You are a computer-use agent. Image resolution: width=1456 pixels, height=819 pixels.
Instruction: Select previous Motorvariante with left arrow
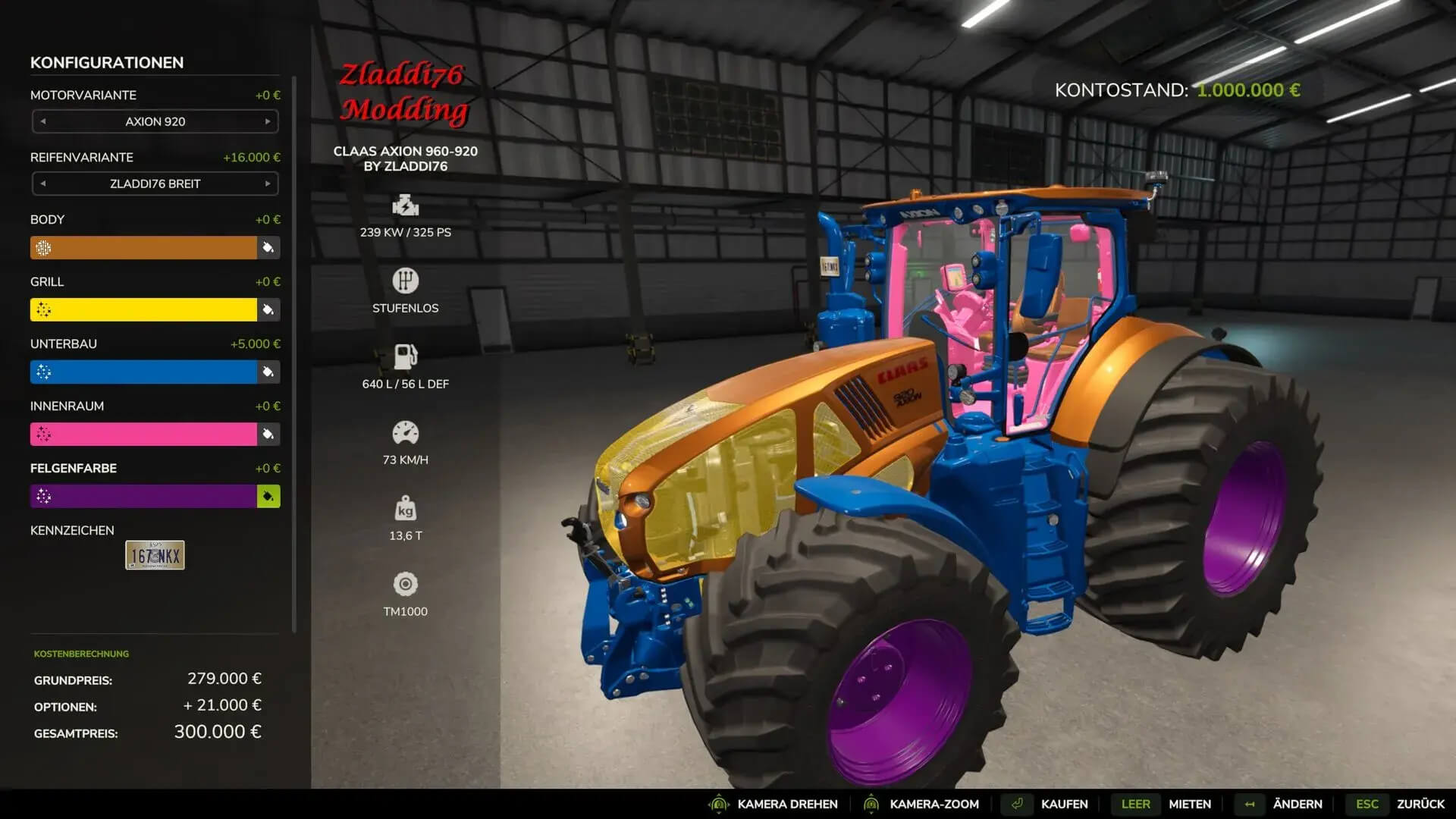point(43,121)
